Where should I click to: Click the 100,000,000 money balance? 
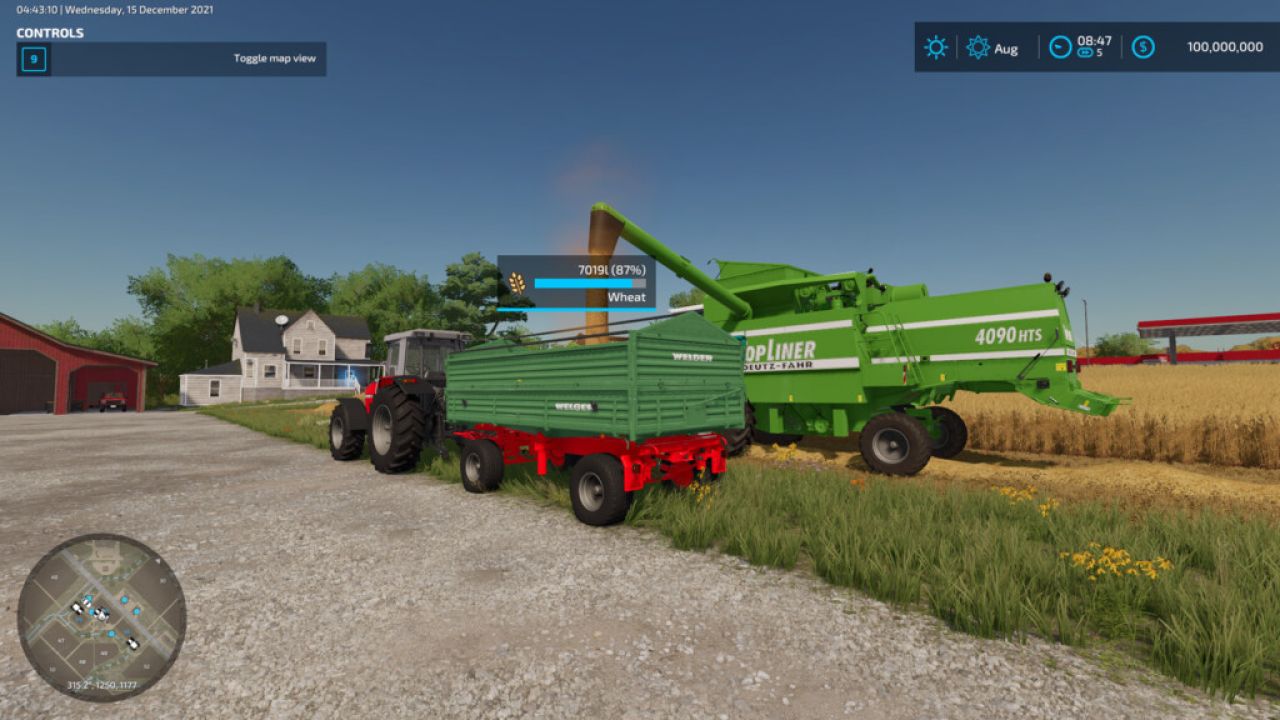(1225, 46)
